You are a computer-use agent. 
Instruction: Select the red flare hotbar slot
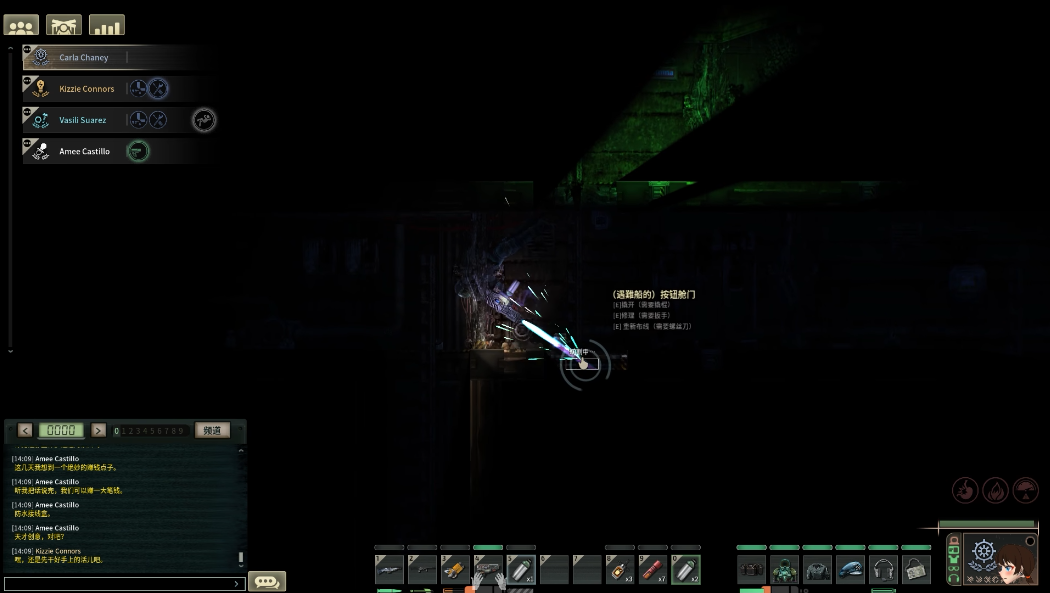[x=652, y=569]
